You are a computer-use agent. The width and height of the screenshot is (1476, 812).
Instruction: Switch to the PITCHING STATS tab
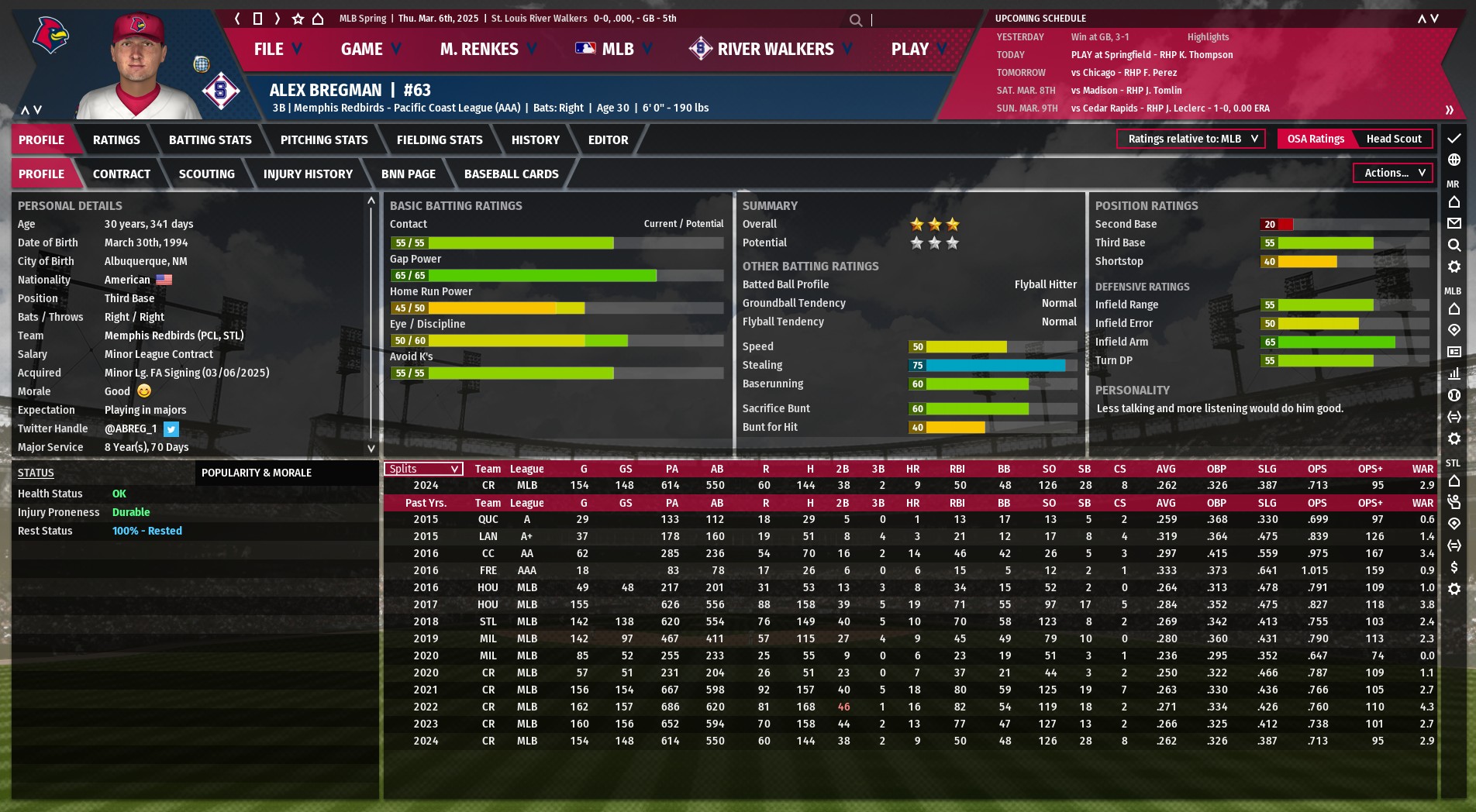(x=324, y=140)
